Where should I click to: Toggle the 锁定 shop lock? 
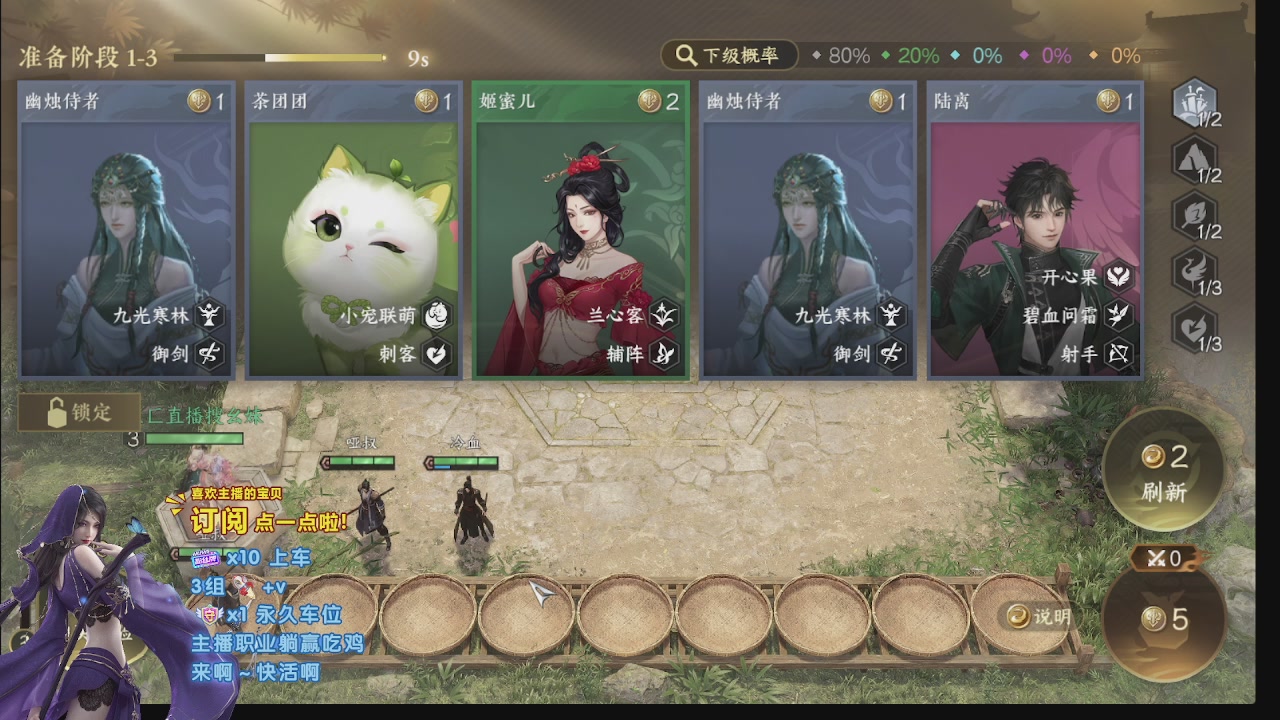point(79,411)
